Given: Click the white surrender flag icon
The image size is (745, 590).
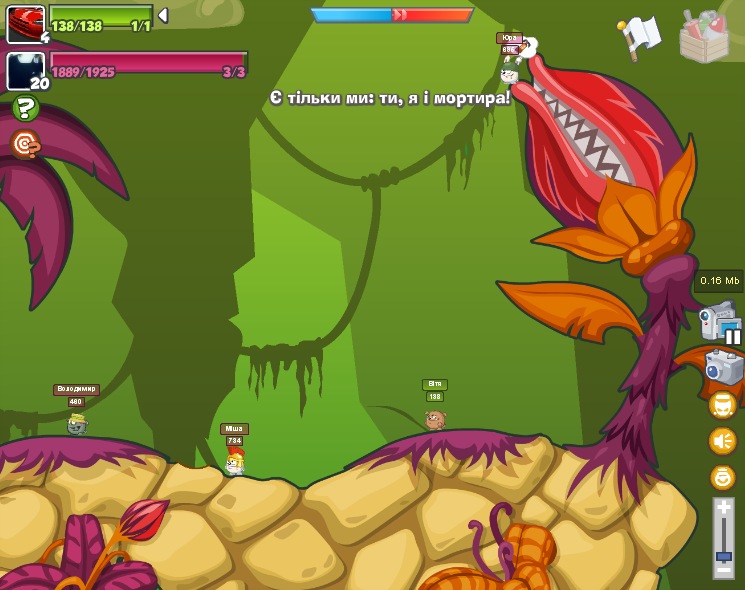Looking at the screenshot, I should (x=640, y=35).
